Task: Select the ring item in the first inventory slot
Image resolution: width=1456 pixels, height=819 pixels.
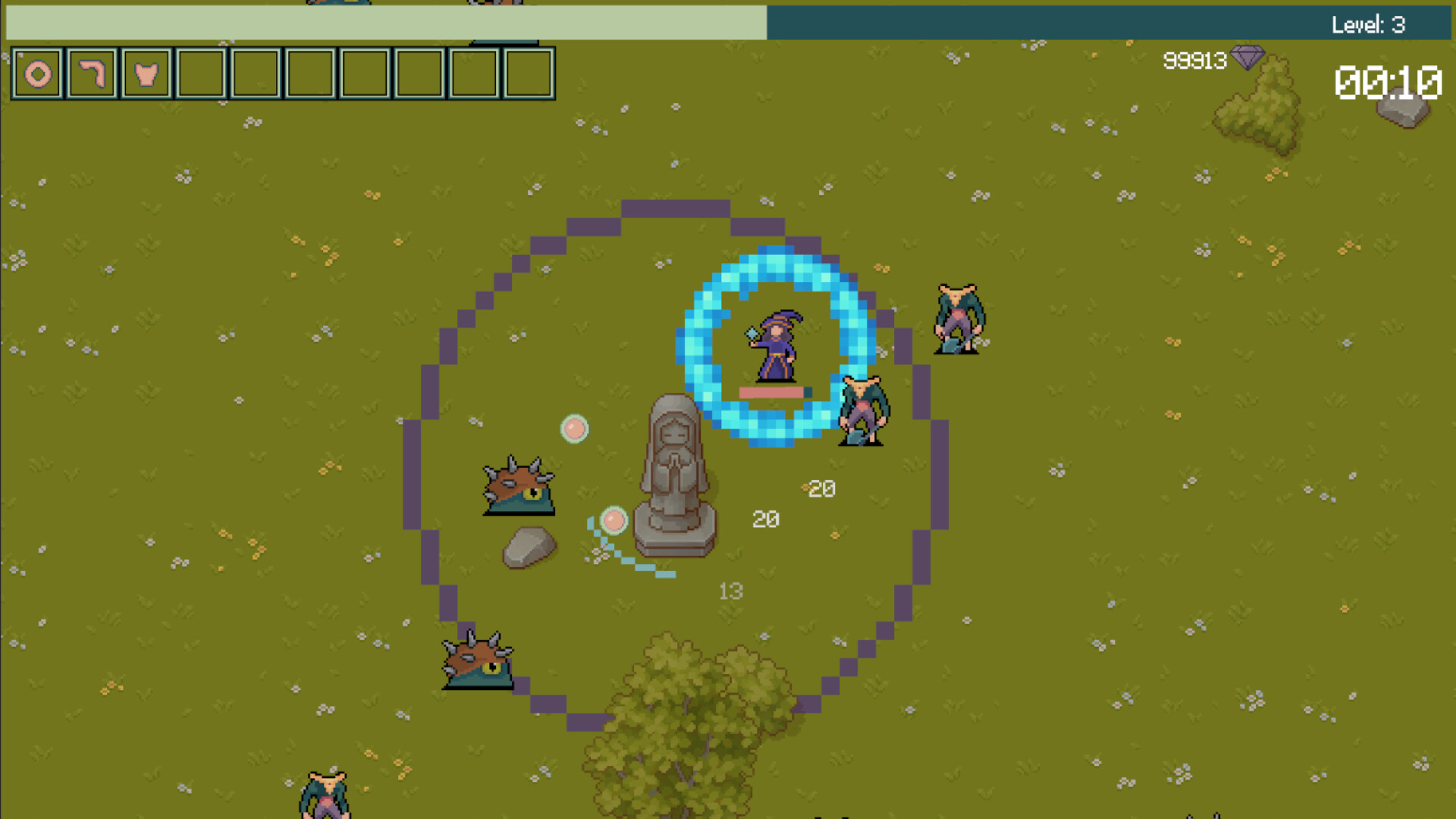Action: click(x=36, y=73)
